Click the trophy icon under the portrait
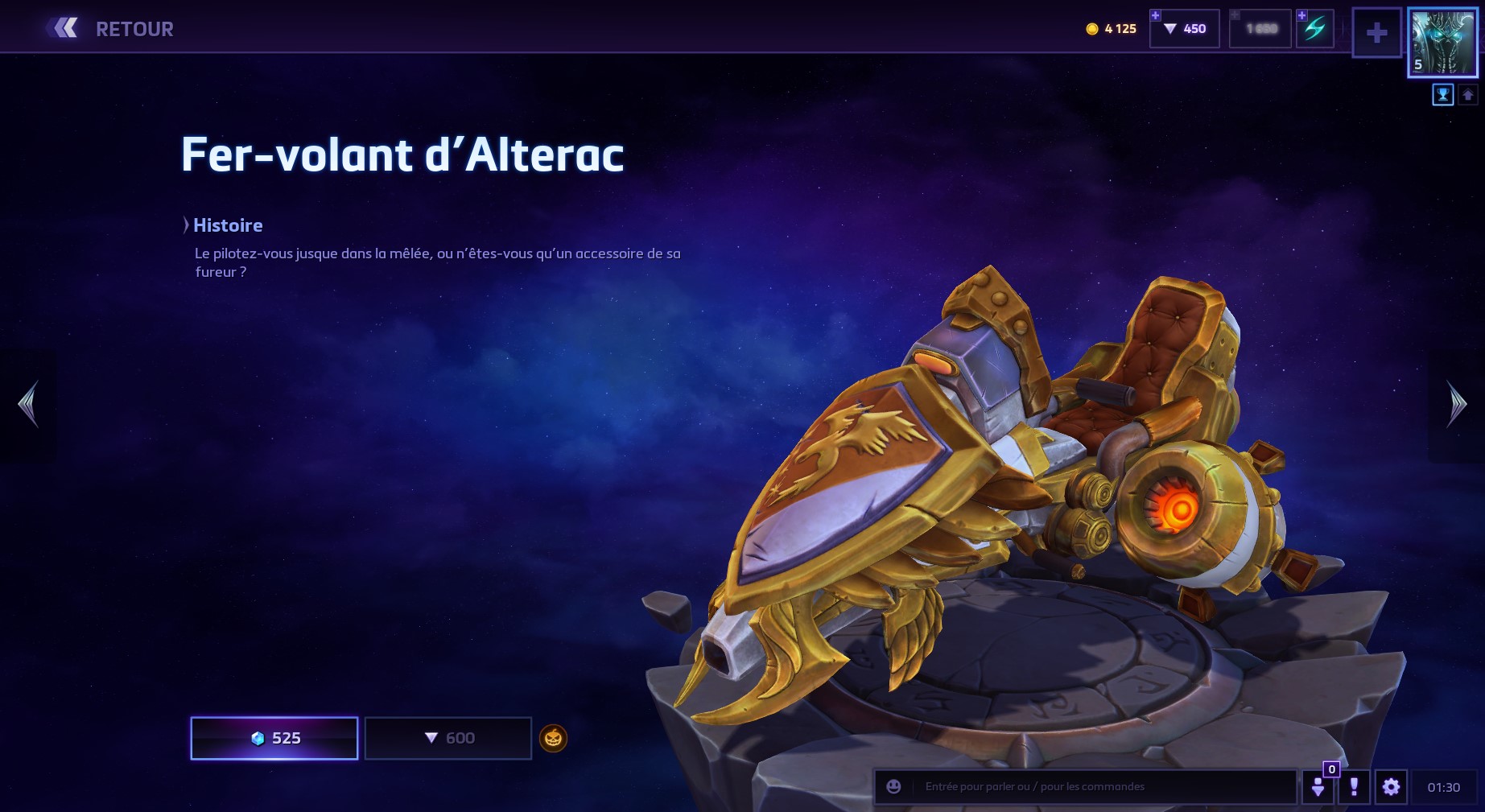The height and width of the screenshot is (812, 1485). click(x=1442, y=95)
